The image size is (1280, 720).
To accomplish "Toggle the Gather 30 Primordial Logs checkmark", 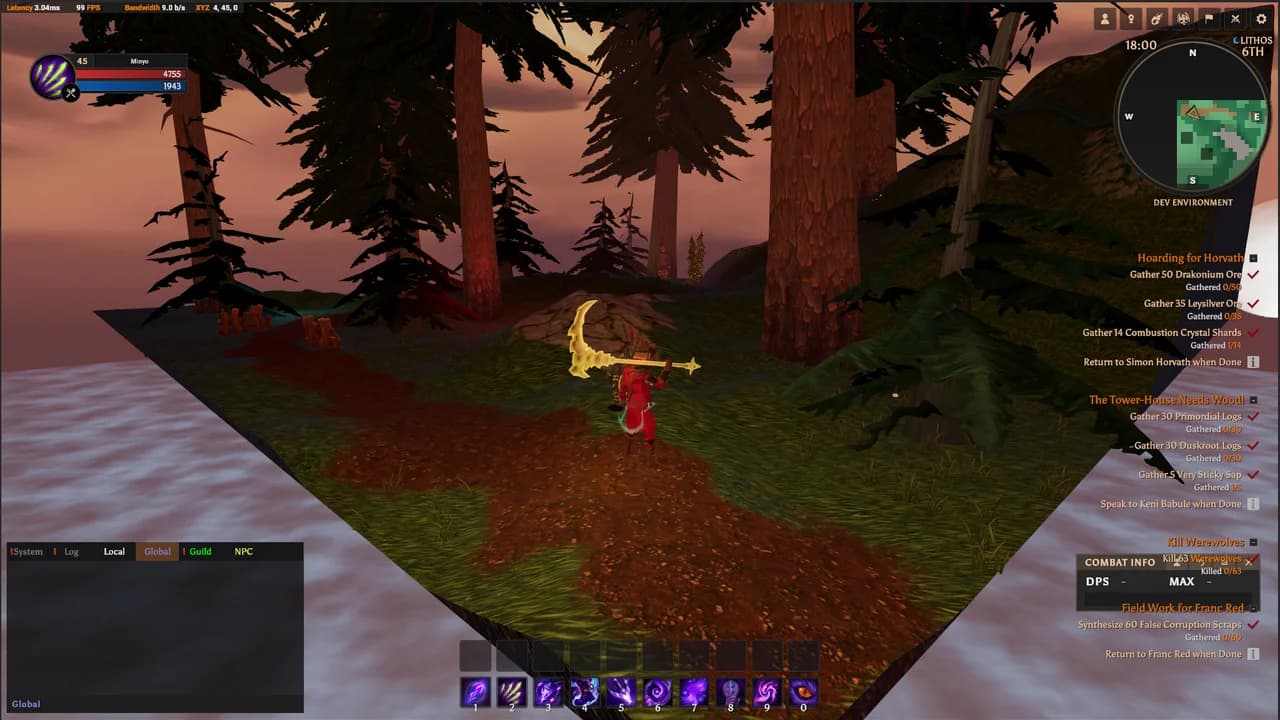I will [x=1253, y=415].
